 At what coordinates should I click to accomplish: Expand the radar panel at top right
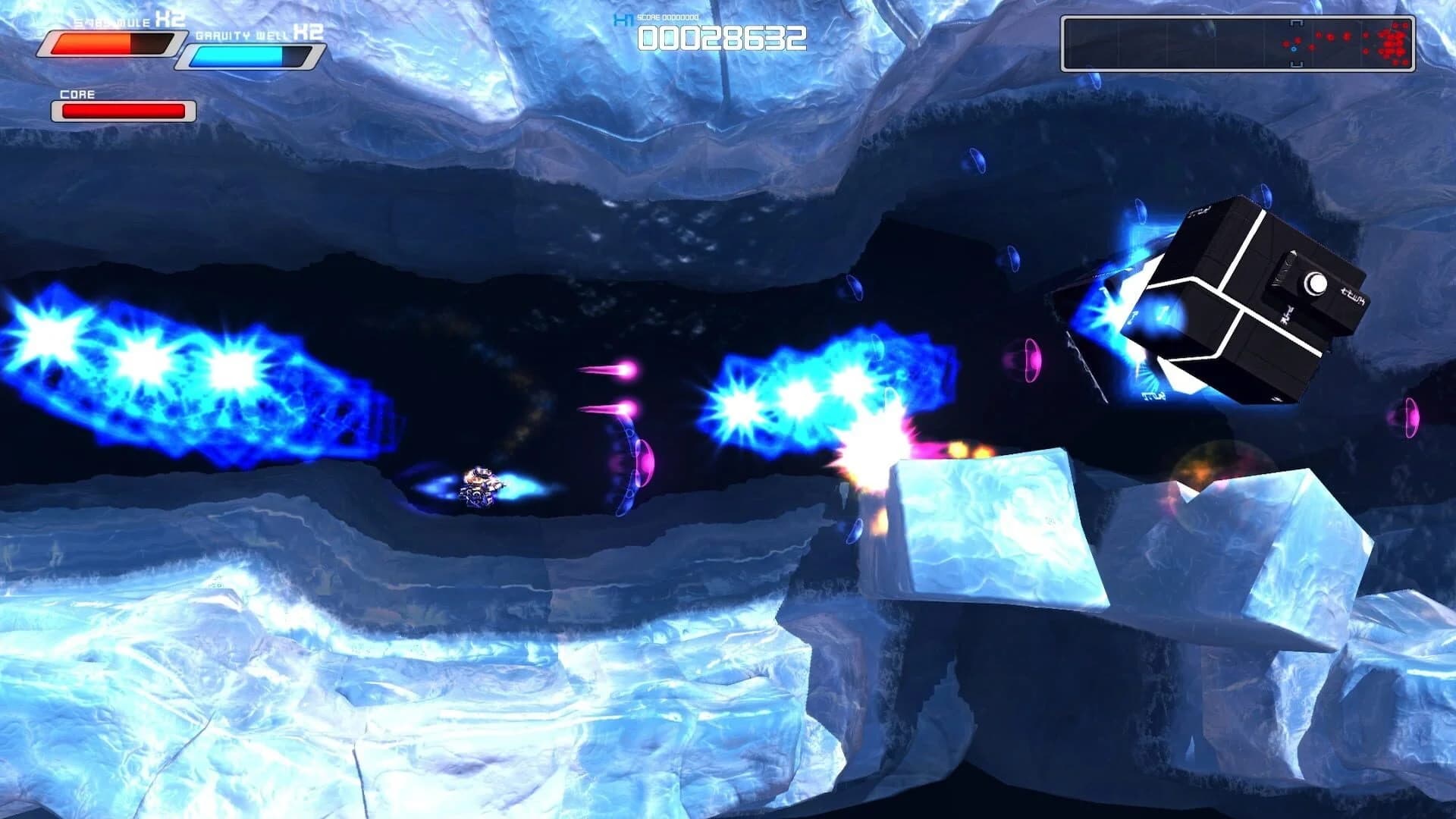(1241, 42)
